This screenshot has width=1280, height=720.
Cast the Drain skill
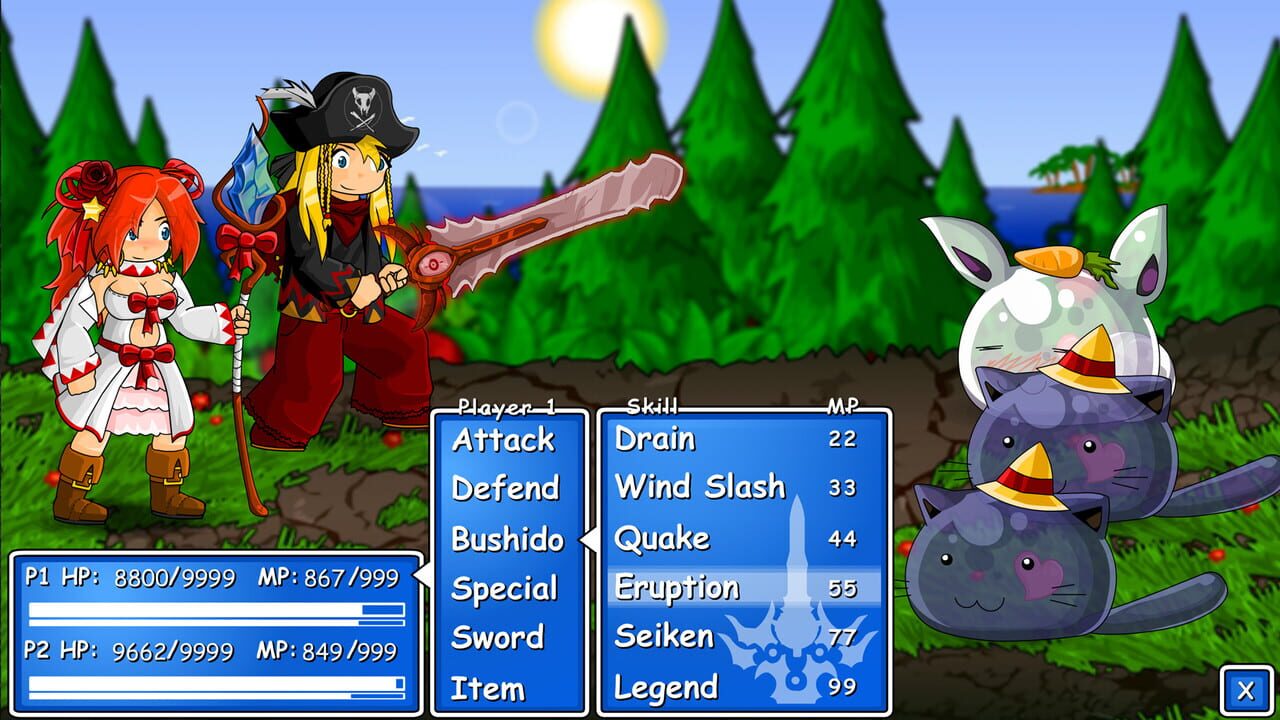(655, 439)
